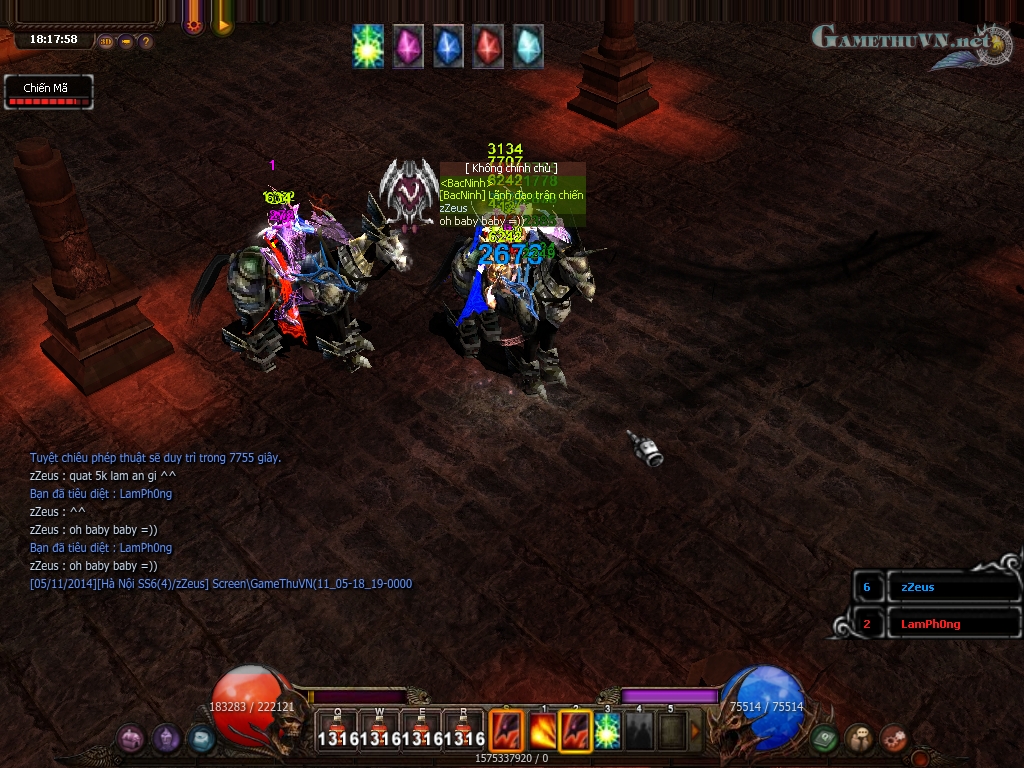This screenshot has width=1024, height=768.
Task: Select the red crystal buff icon
Action: tap(488, 47)
